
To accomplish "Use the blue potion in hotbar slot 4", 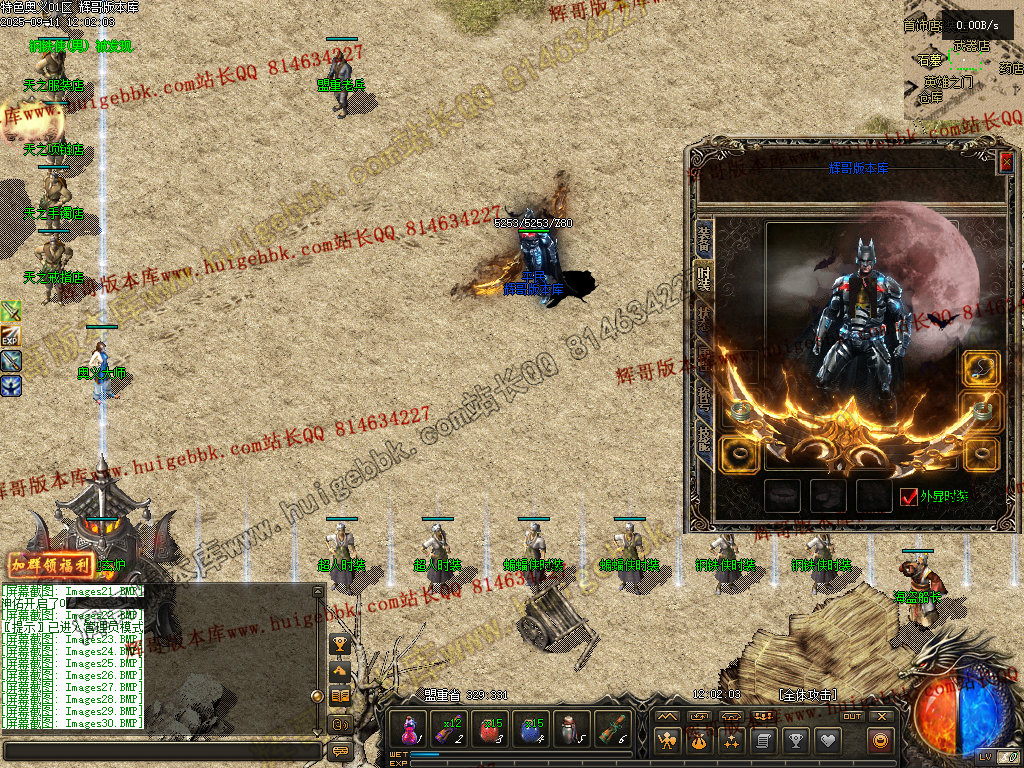I will [x=529, y=729].
